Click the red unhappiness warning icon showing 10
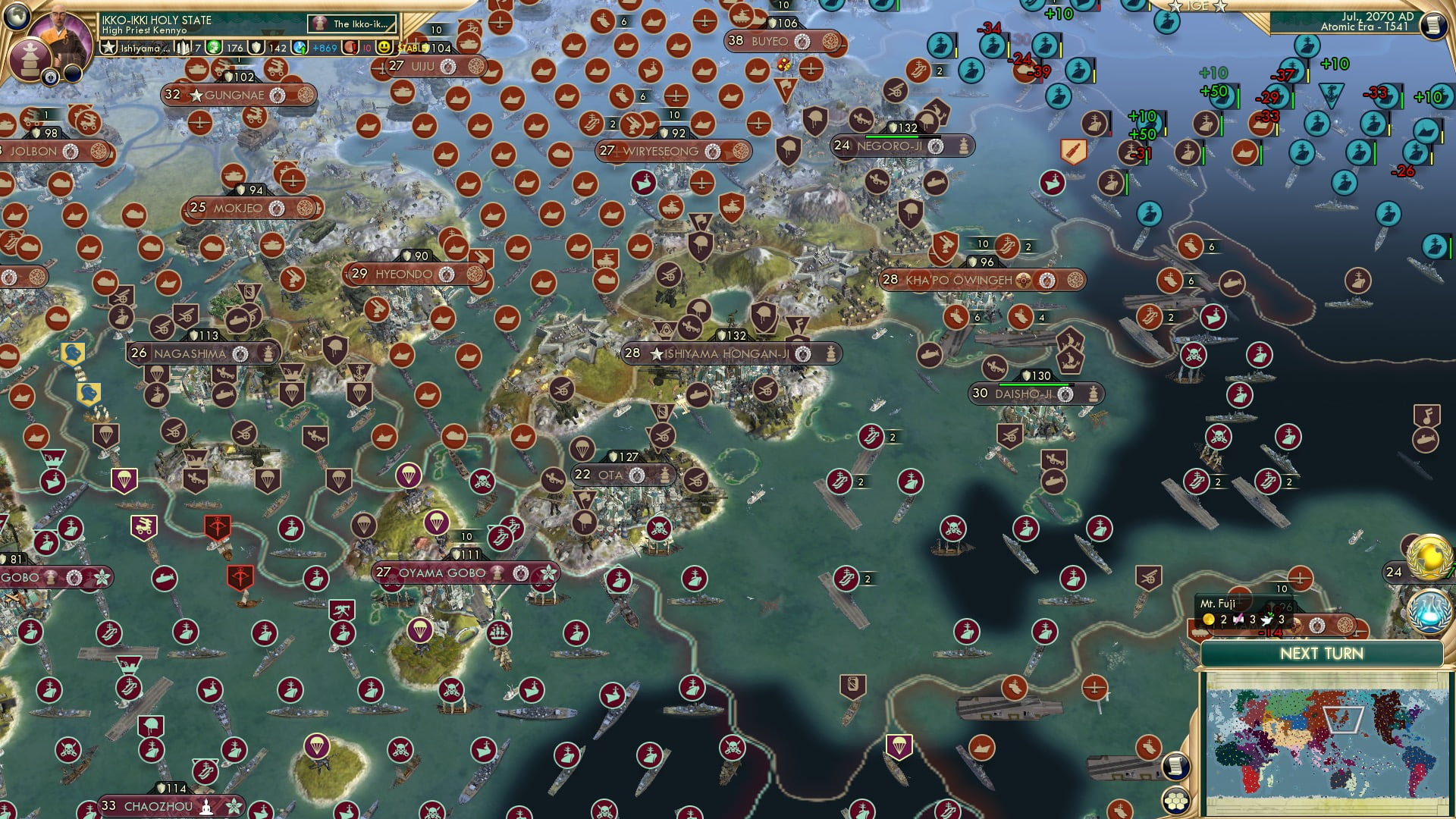The height and width of the screenshot is (819, 1456). pyautogui.click(x=351, y=48)
